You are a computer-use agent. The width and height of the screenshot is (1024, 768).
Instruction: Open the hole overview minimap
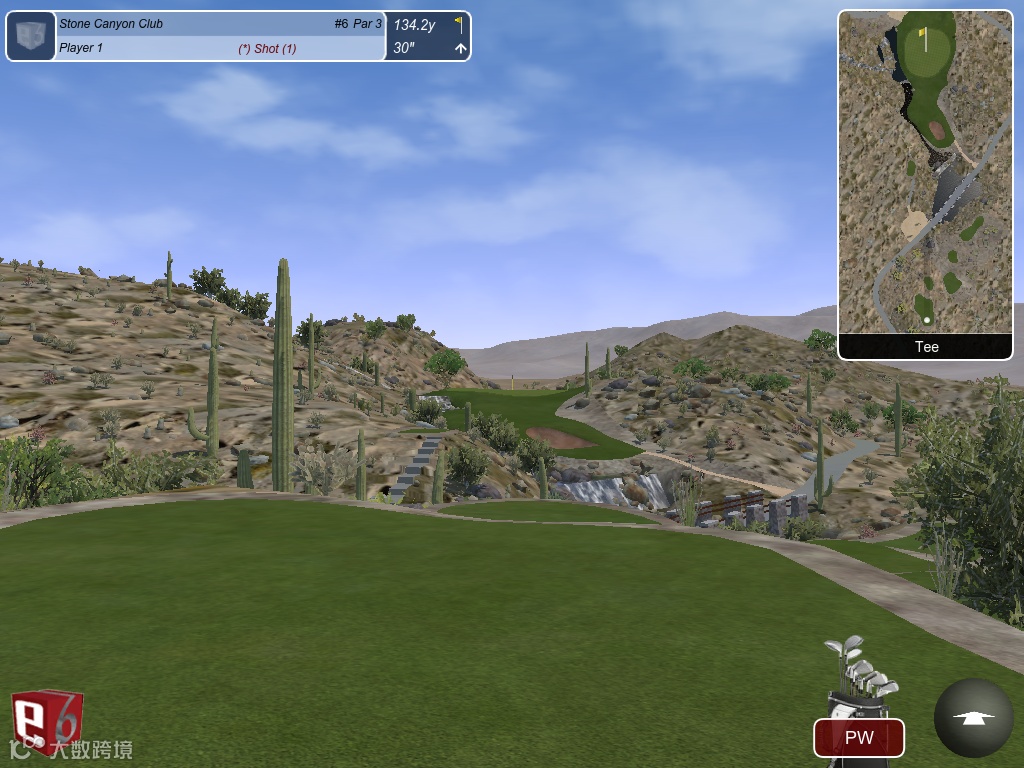[925, 172]
